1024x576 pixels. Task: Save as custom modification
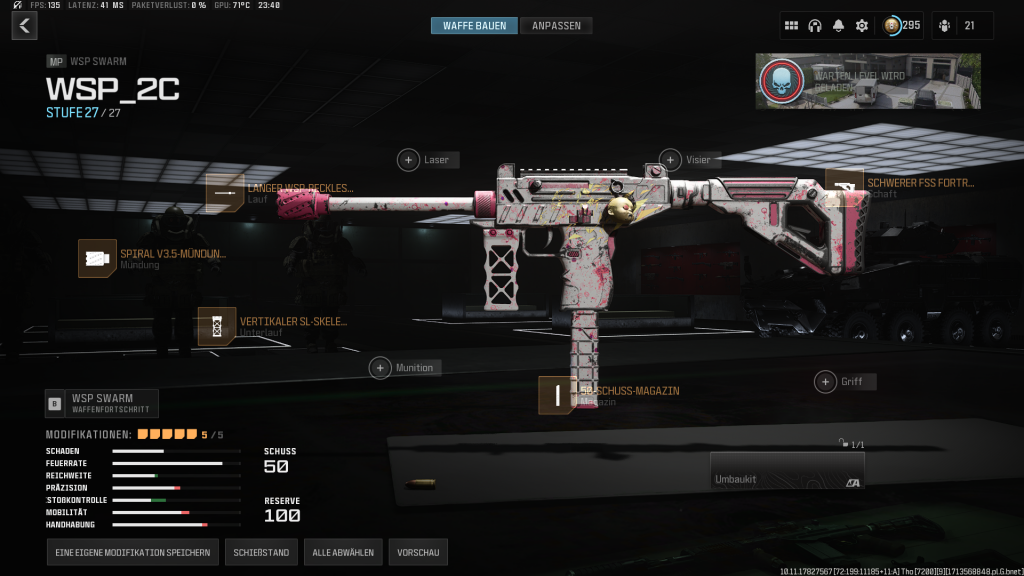click(x=132, y=552)
